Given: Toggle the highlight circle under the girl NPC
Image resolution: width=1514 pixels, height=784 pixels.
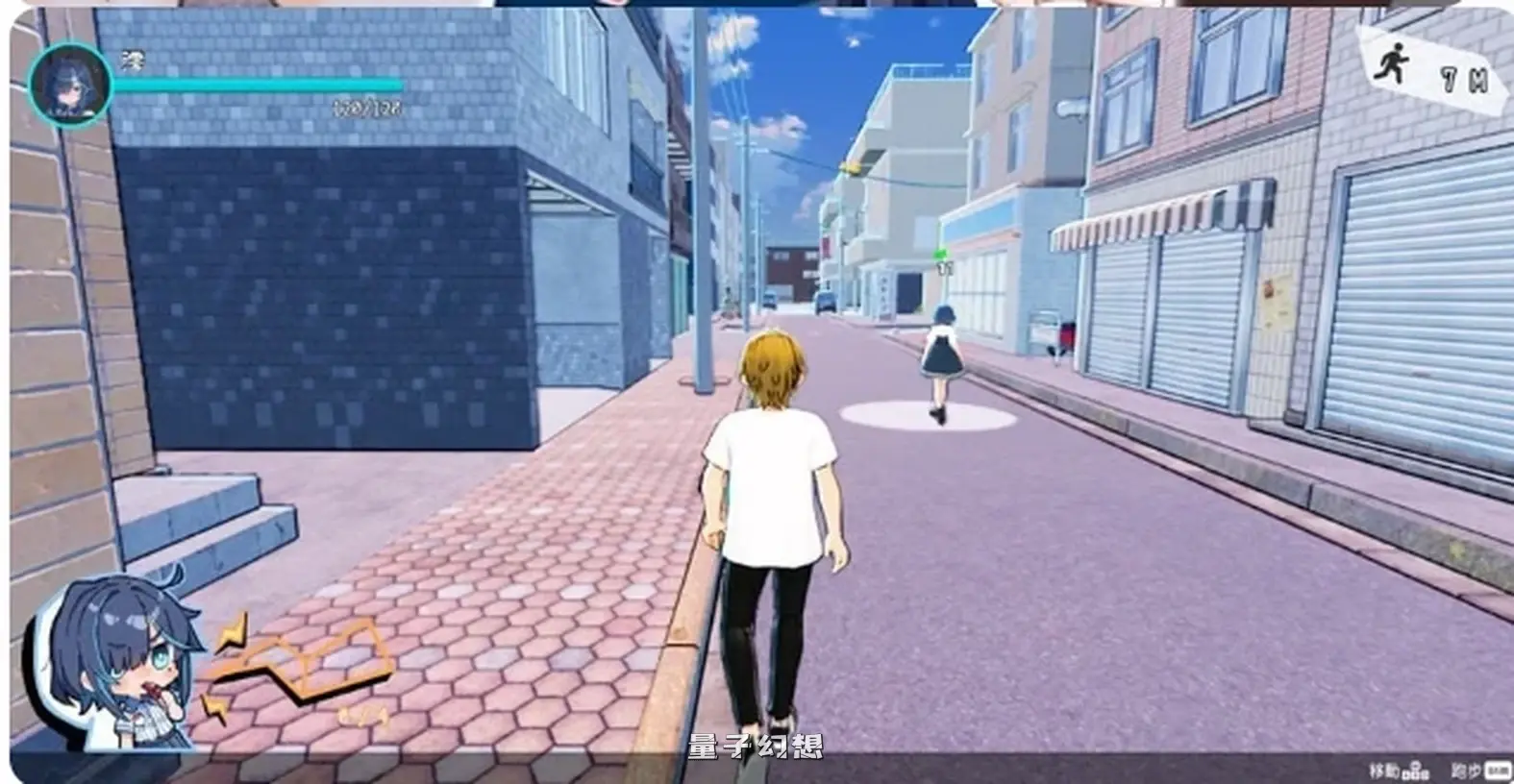Looking at the screenshot, I should (x=928, y=420).
